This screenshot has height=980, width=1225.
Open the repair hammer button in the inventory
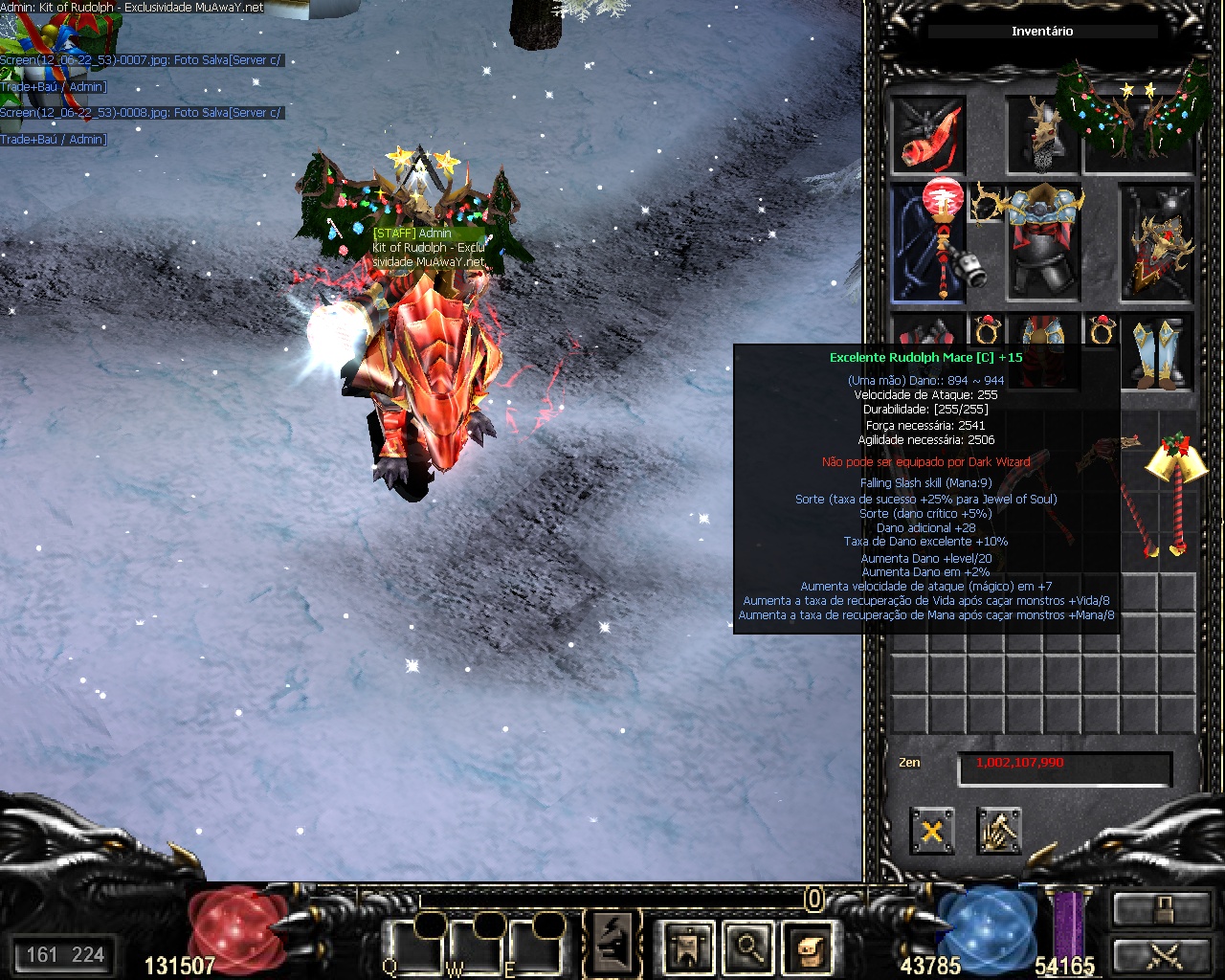[x=999, y=831]
